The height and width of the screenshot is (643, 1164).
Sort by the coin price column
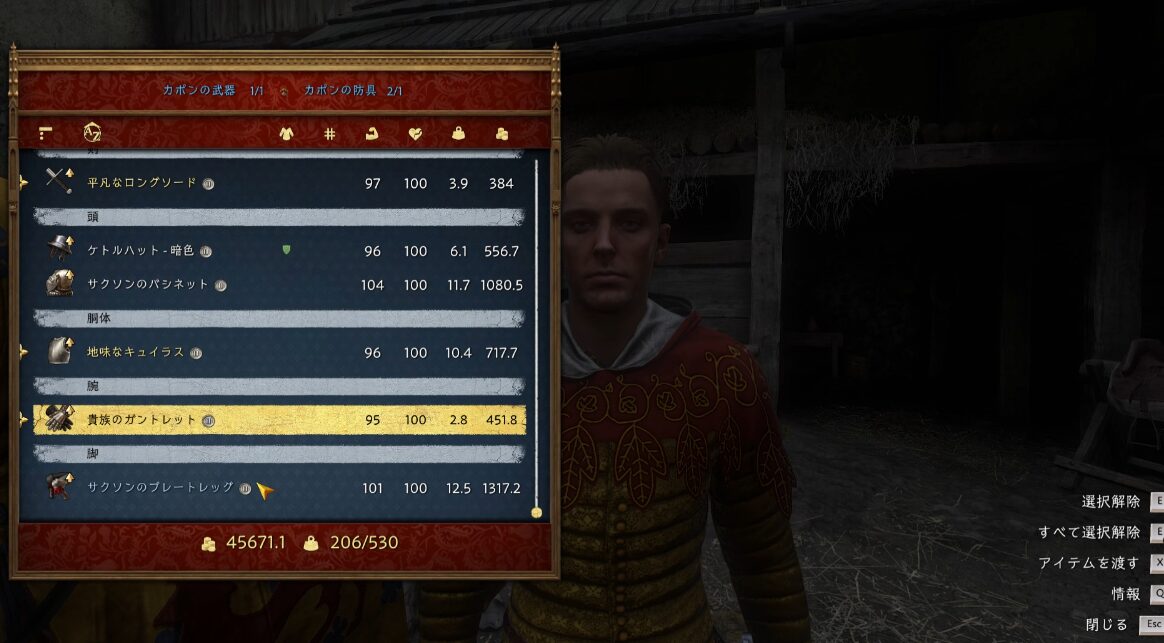pyautogui.click(x=502, y=133)
